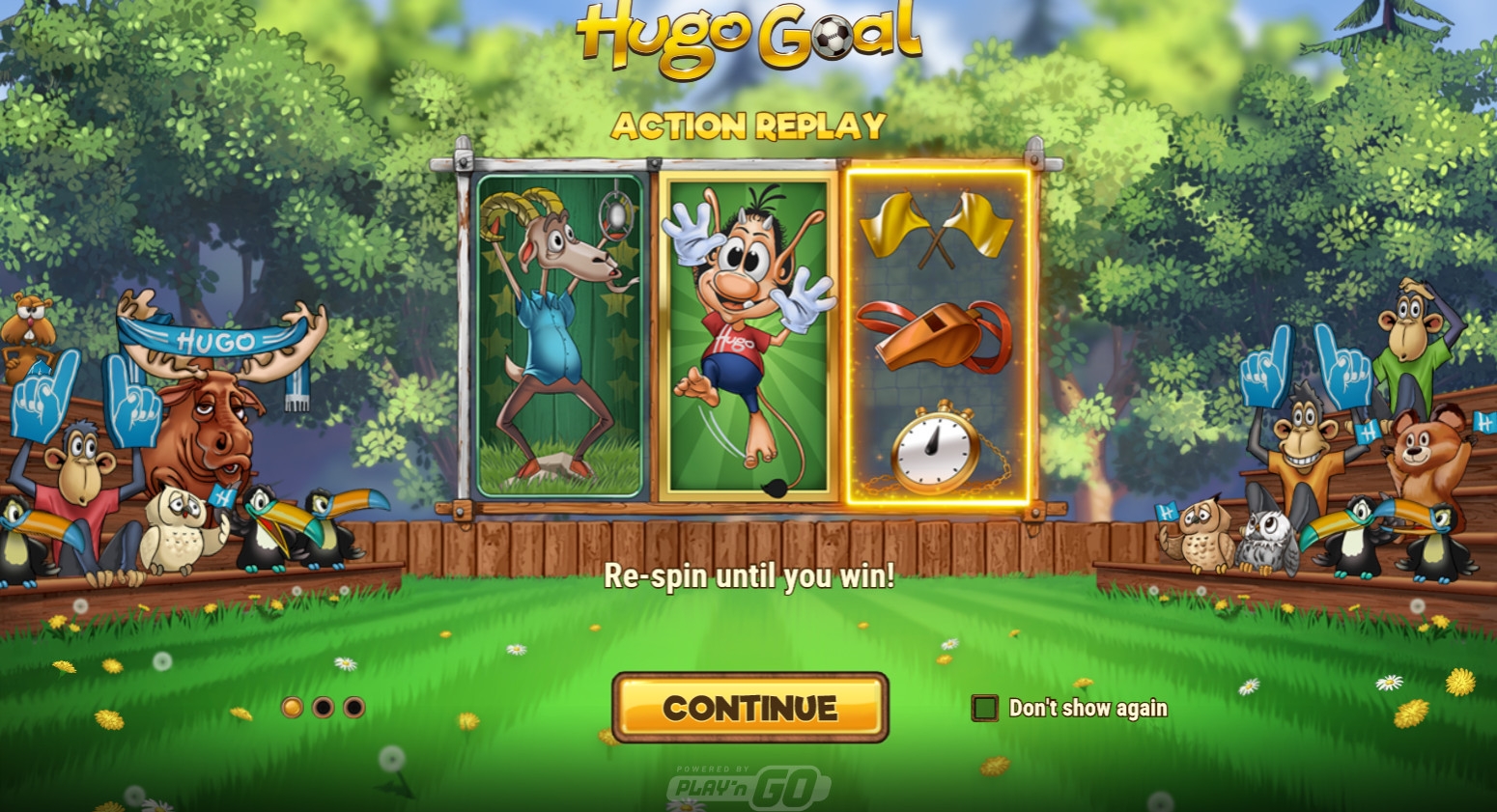Select the highlighted orange page indicator dot
This screenshot has width=1497, height=812.
pyautogui.click(x=292, y=708)
